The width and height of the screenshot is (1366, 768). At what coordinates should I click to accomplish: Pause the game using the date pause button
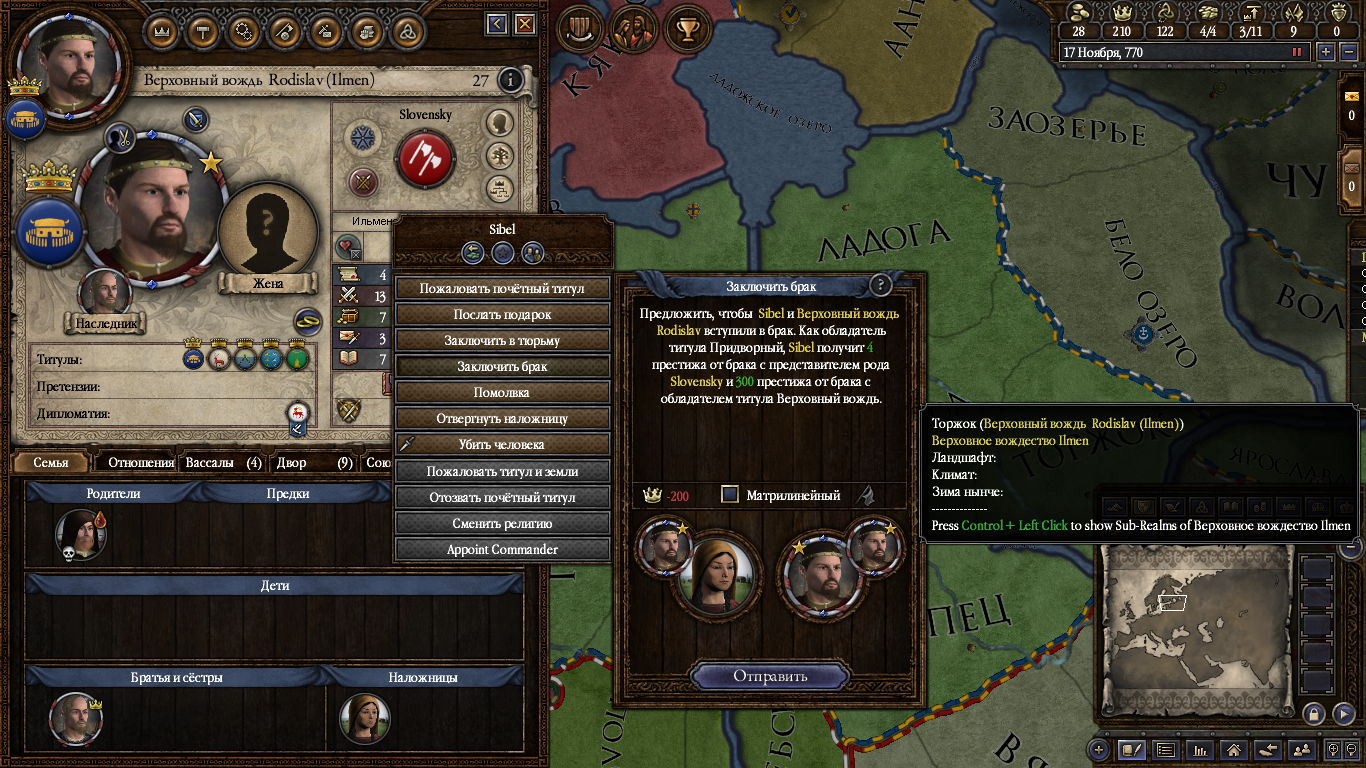point(1298,52)
